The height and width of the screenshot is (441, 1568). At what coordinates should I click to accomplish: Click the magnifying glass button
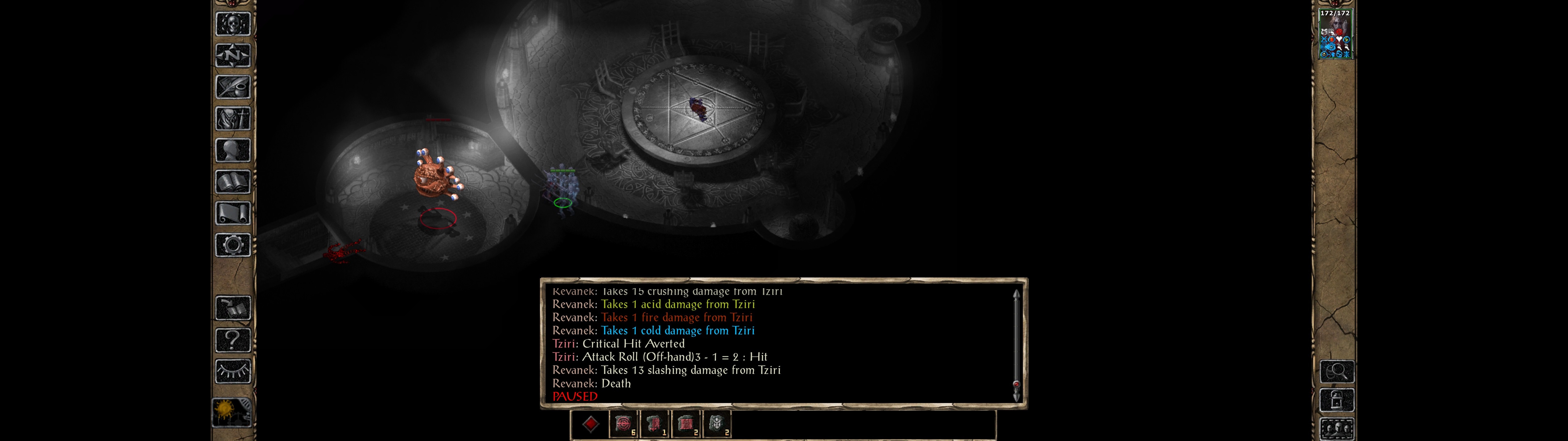click(x=1337, y=371)
